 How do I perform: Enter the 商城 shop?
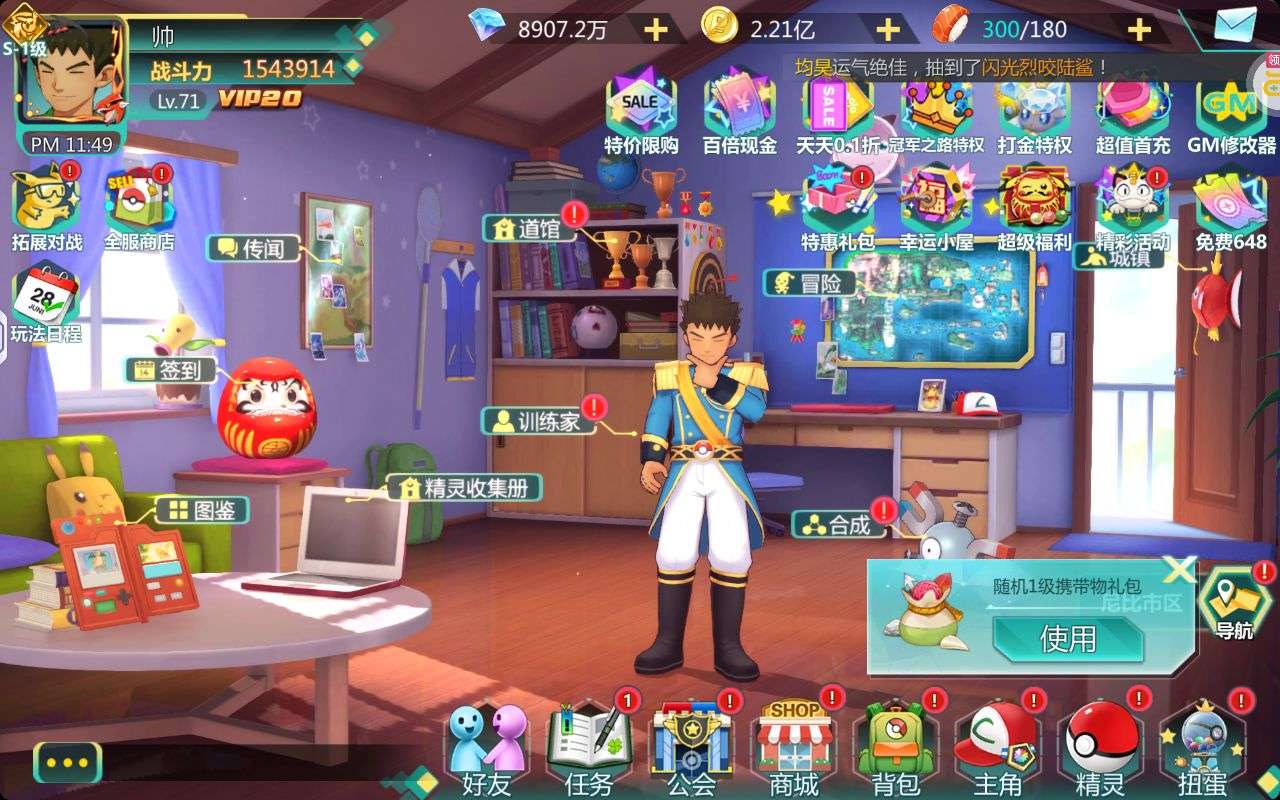coord(794,745)
